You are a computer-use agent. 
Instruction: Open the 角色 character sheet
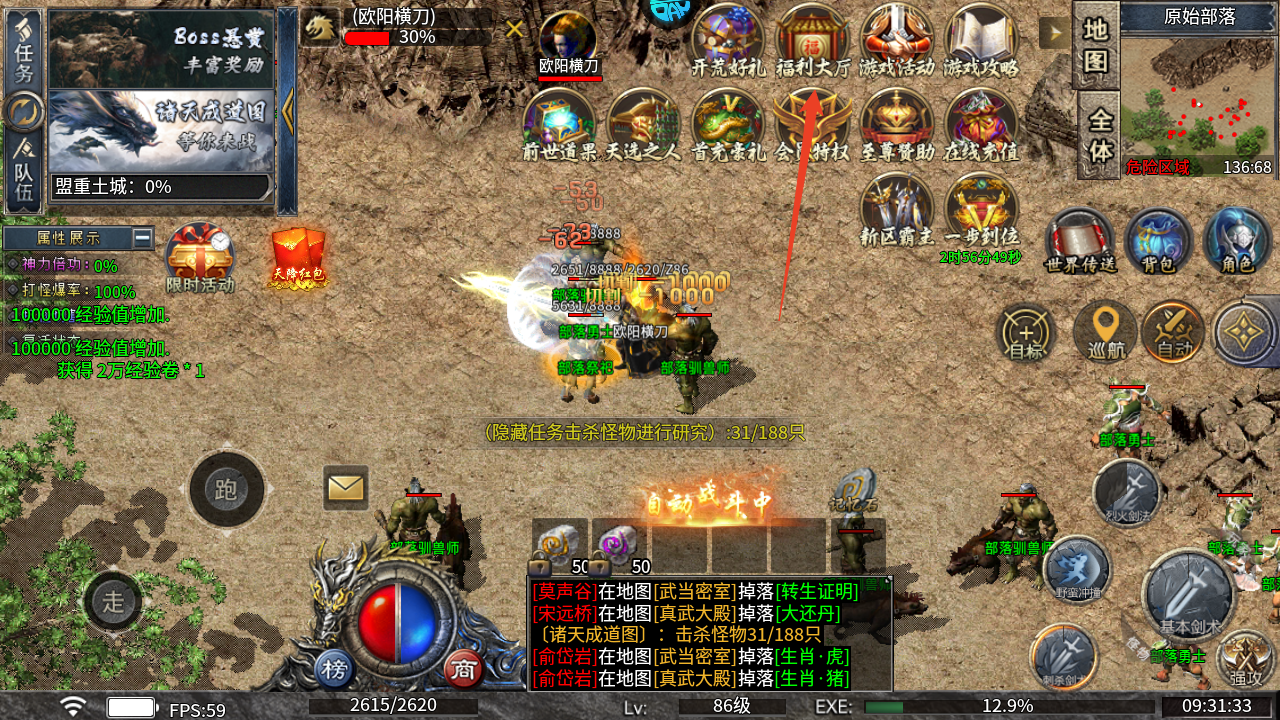(1237, 242)
